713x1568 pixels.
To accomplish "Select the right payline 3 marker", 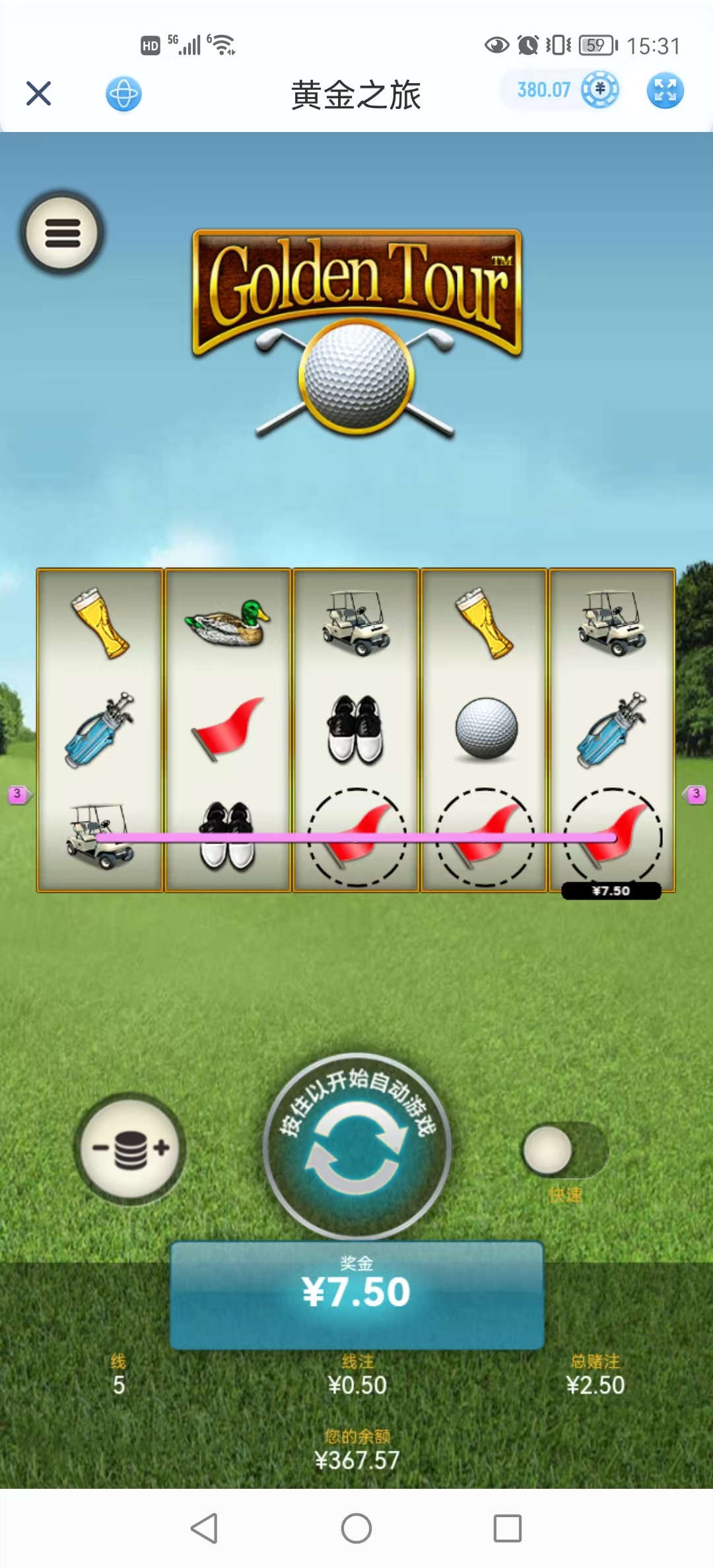I will [x=695, y=795].
